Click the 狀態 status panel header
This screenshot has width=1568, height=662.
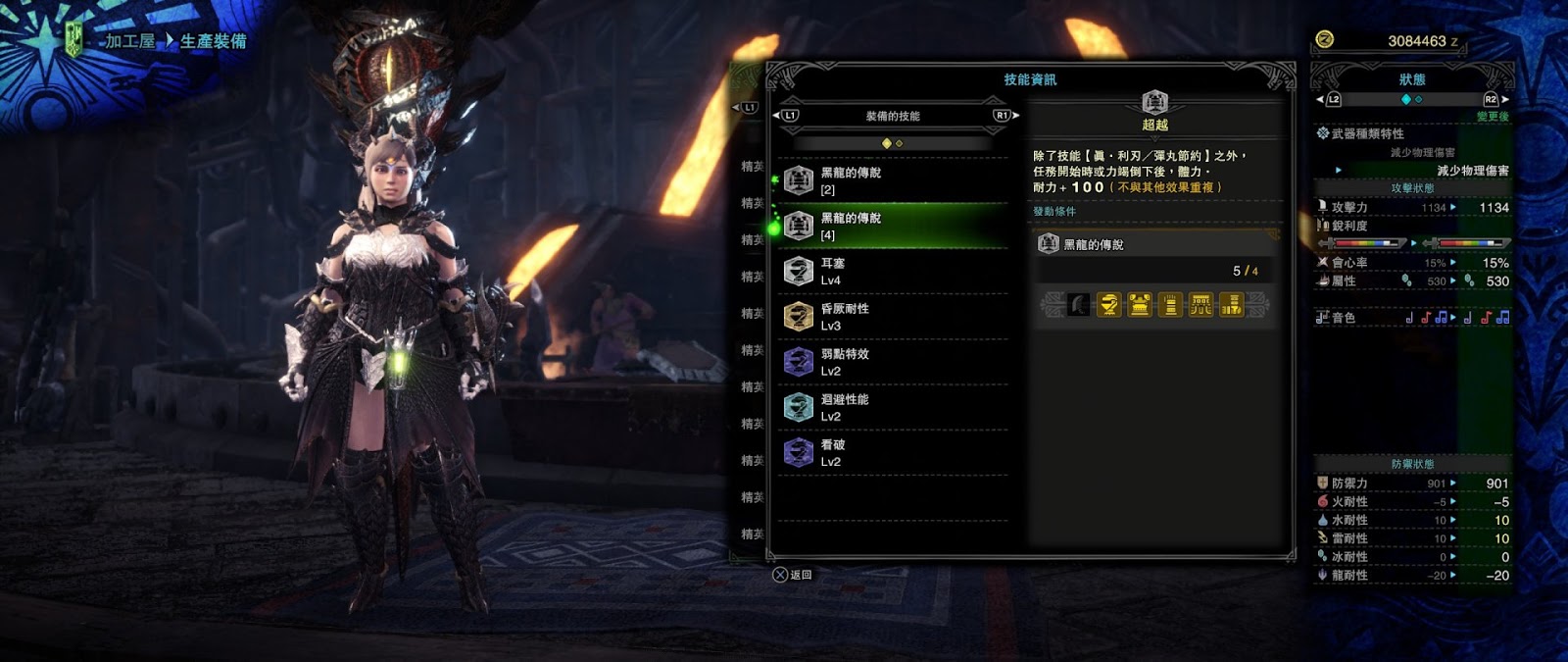(1412, 79)
